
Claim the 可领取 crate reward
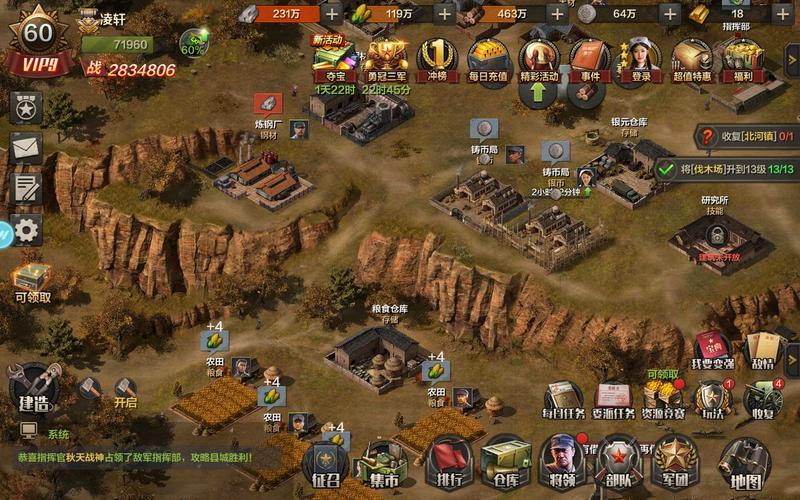pyautogui.click(x=32, y=279)
